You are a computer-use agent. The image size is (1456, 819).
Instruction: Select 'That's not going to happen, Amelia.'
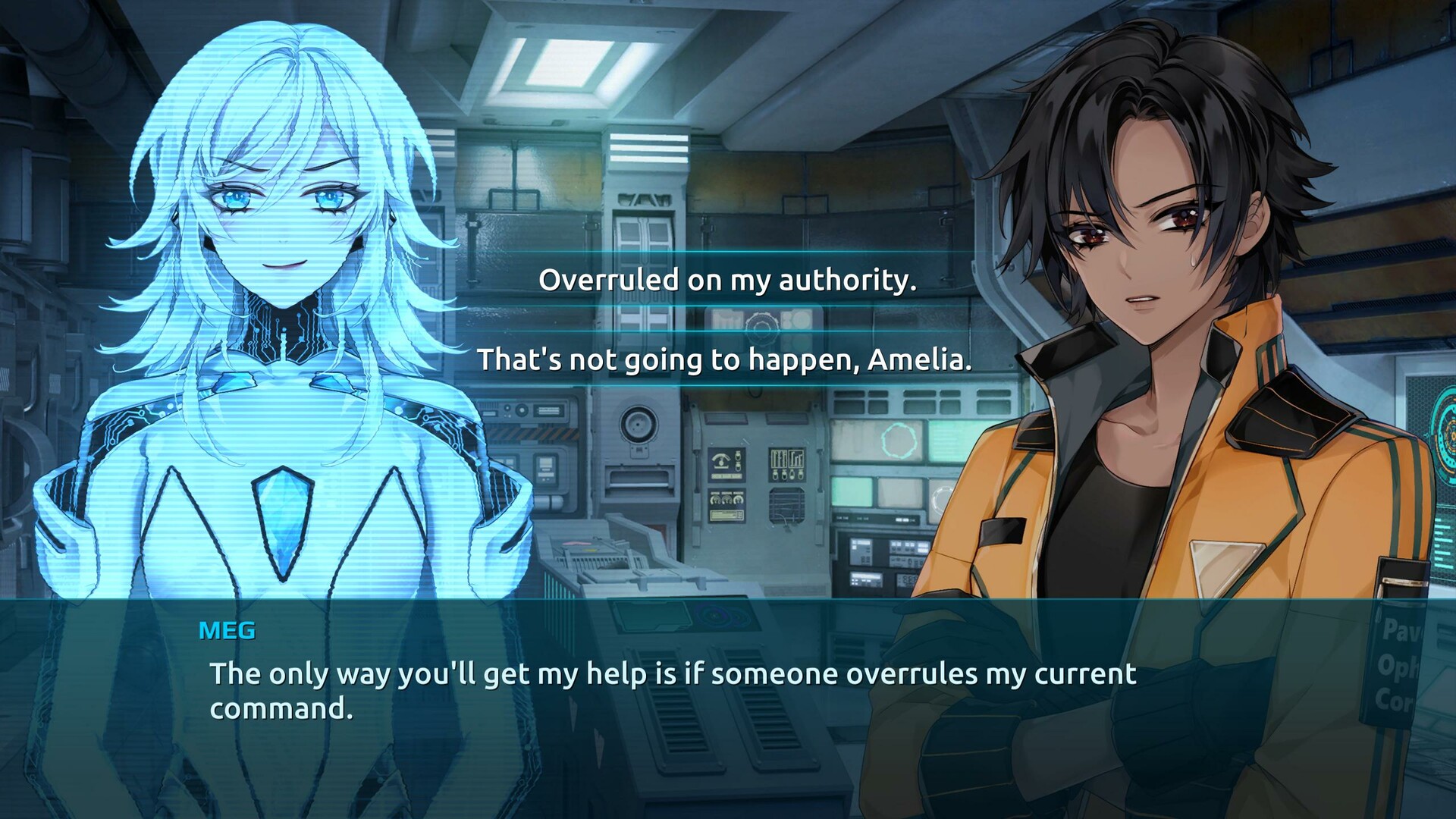726,362
